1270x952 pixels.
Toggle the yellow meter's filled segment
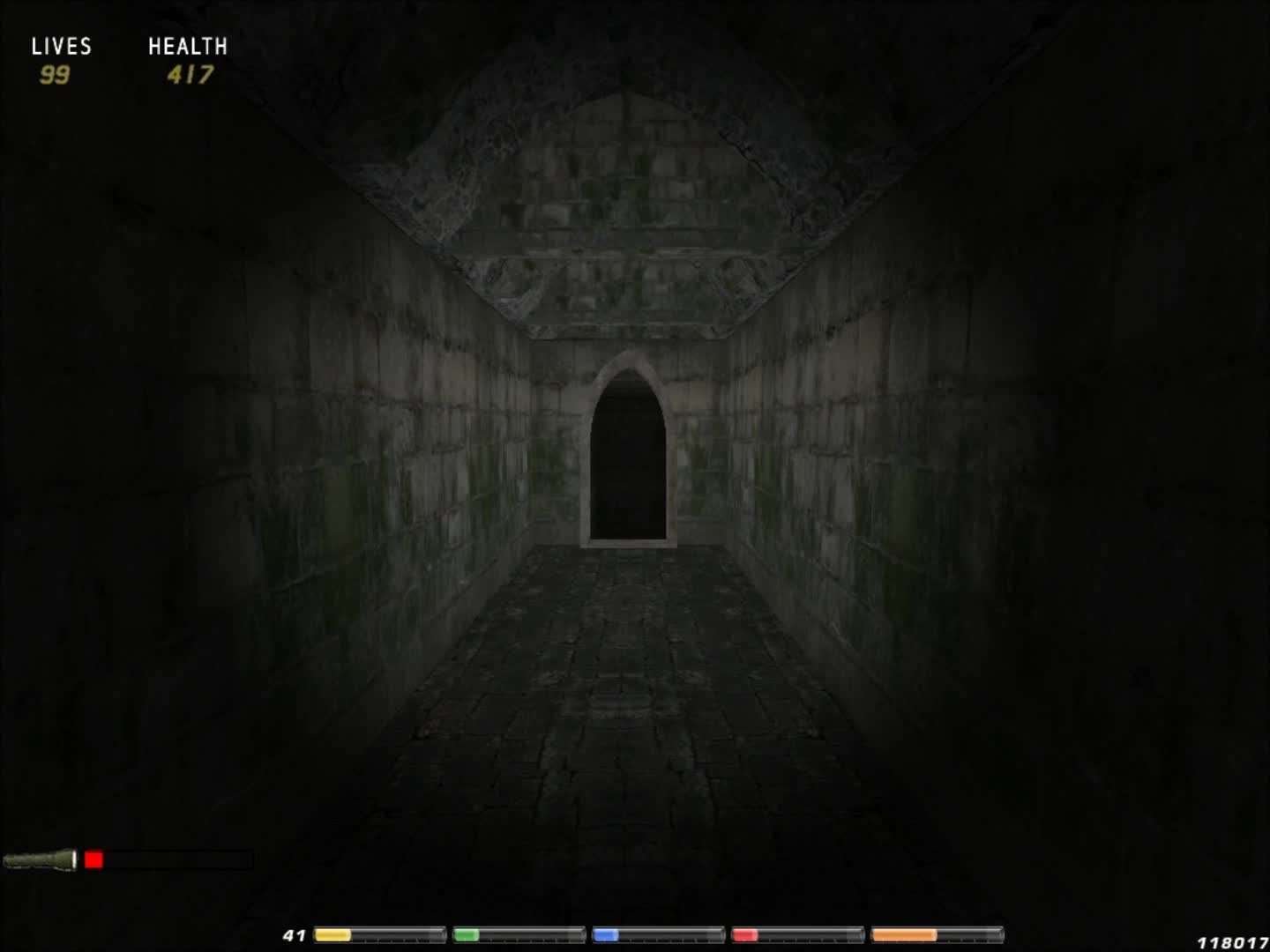coord(333,934)
